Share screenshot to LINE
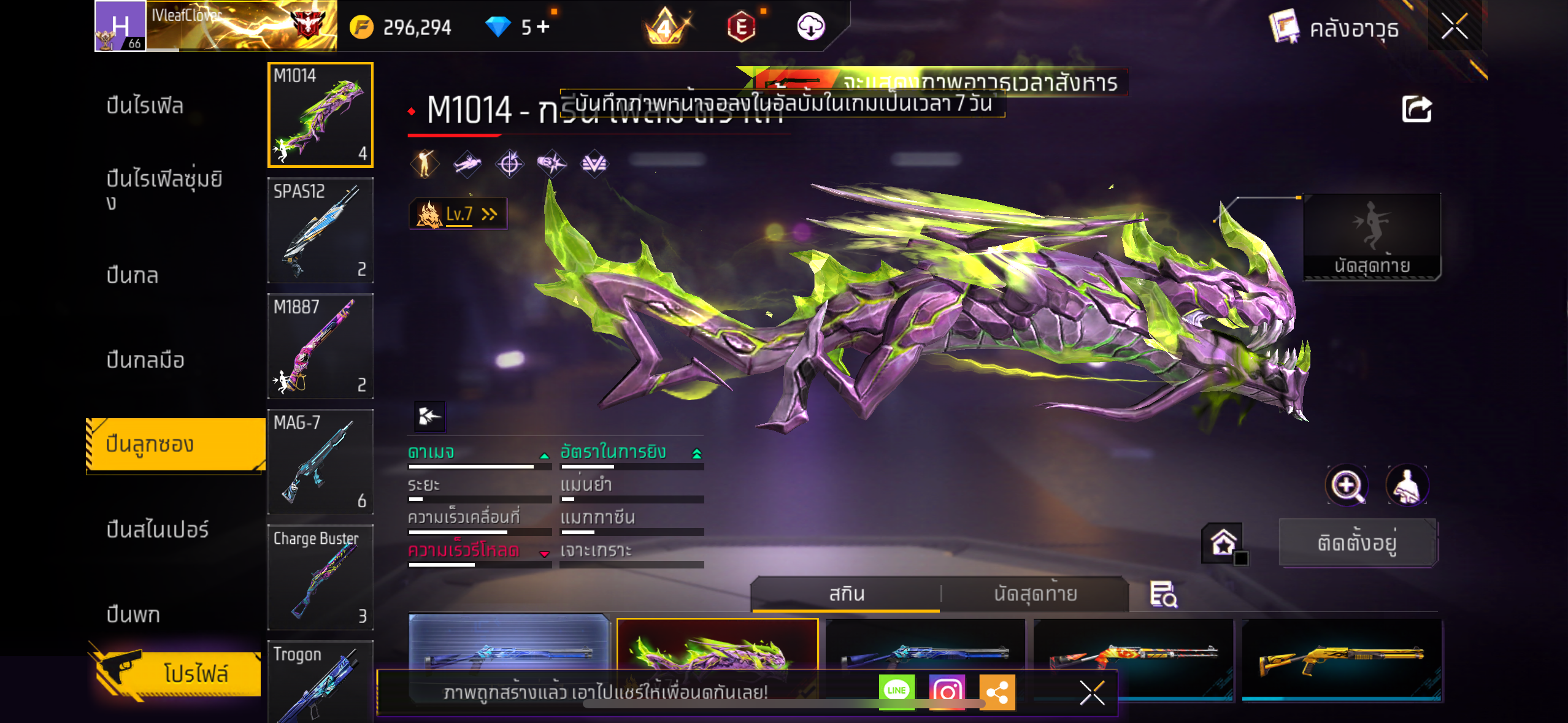1568x723 pixels. coord(896,692)
